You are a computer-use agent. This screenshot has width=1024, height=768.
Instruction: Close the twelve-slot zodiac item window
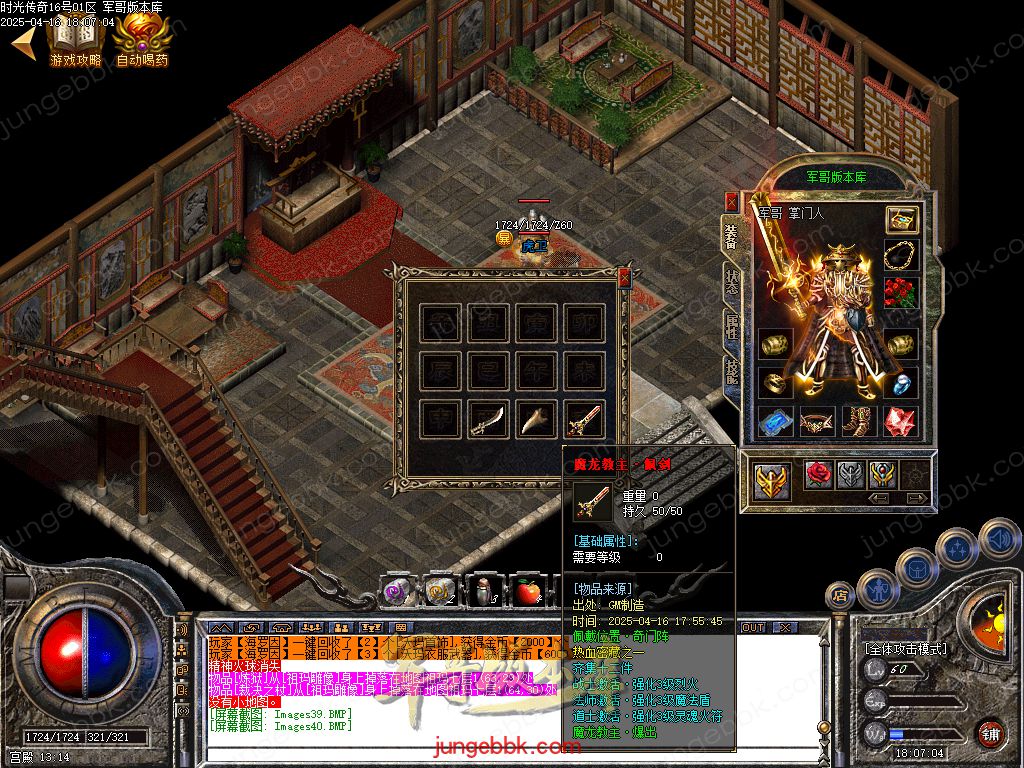click(x=625, y=278)
